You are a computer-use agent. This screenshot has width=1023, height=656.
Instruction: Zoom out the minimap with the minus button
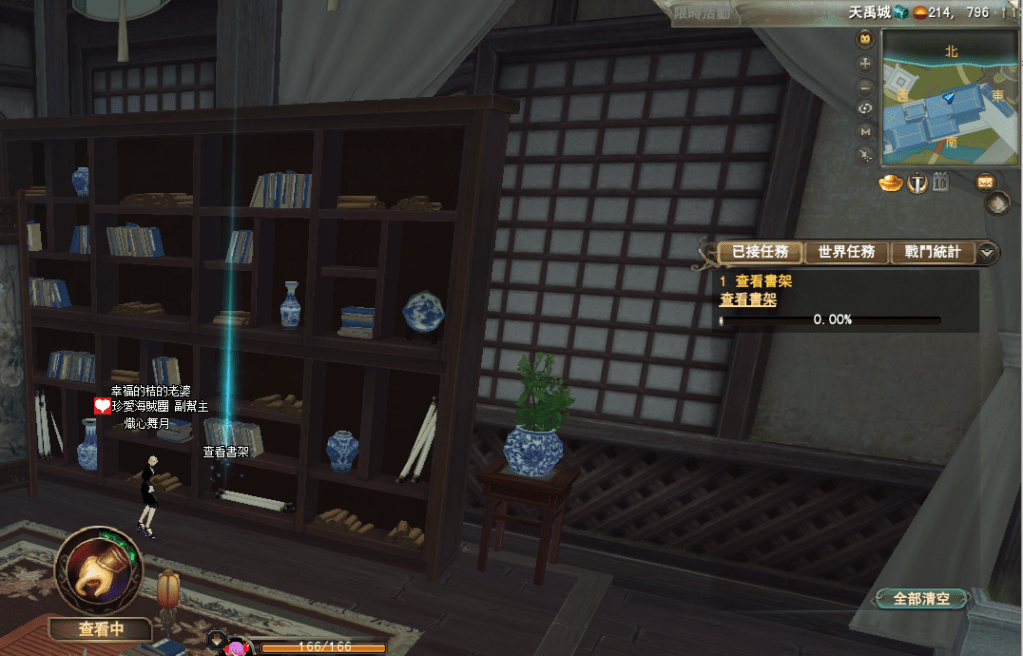pyautogui.click(x=866, y=85)
